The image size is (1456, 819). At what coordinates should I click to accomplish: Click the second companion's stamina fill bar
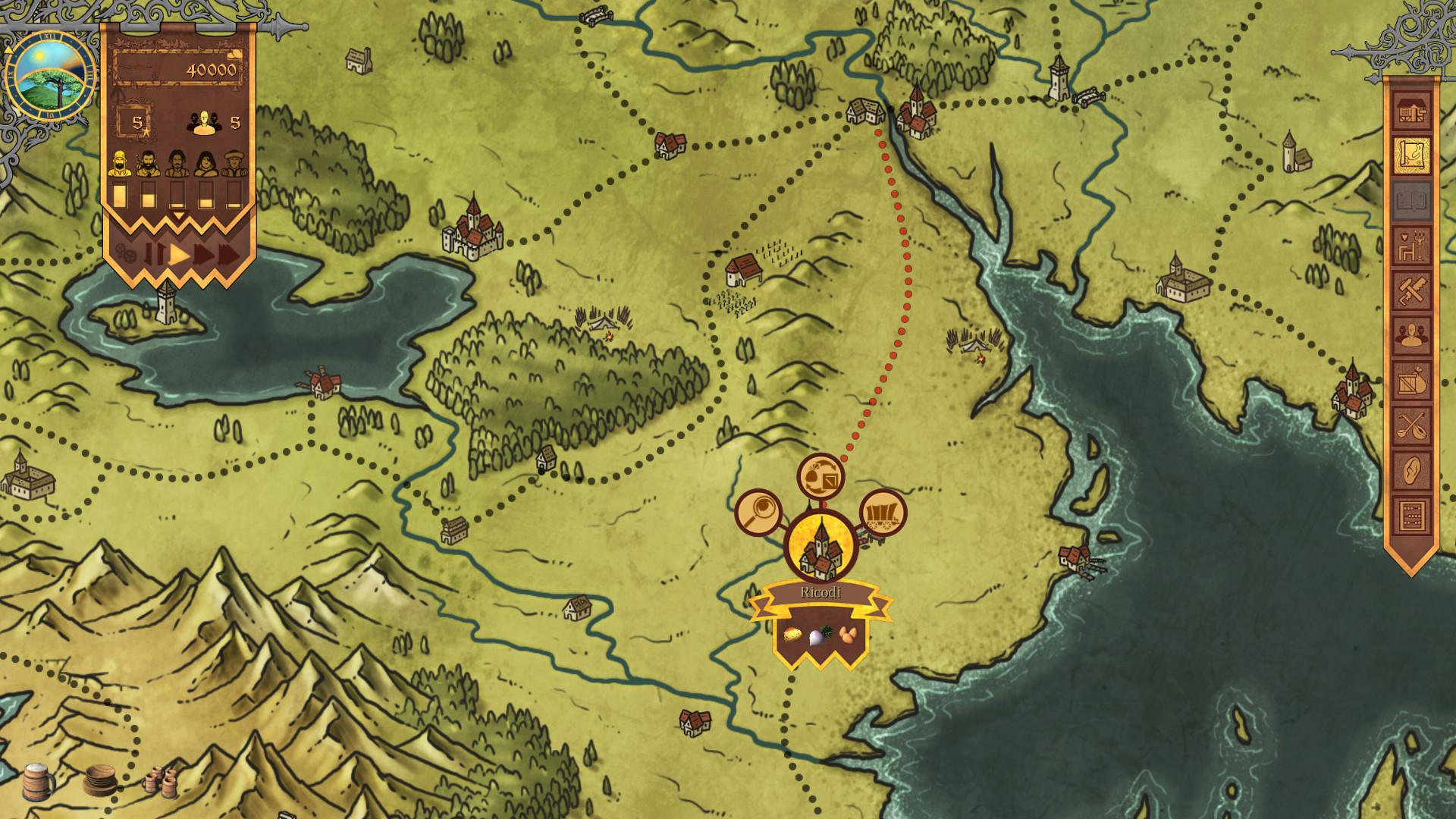click(x=148, y=196)
